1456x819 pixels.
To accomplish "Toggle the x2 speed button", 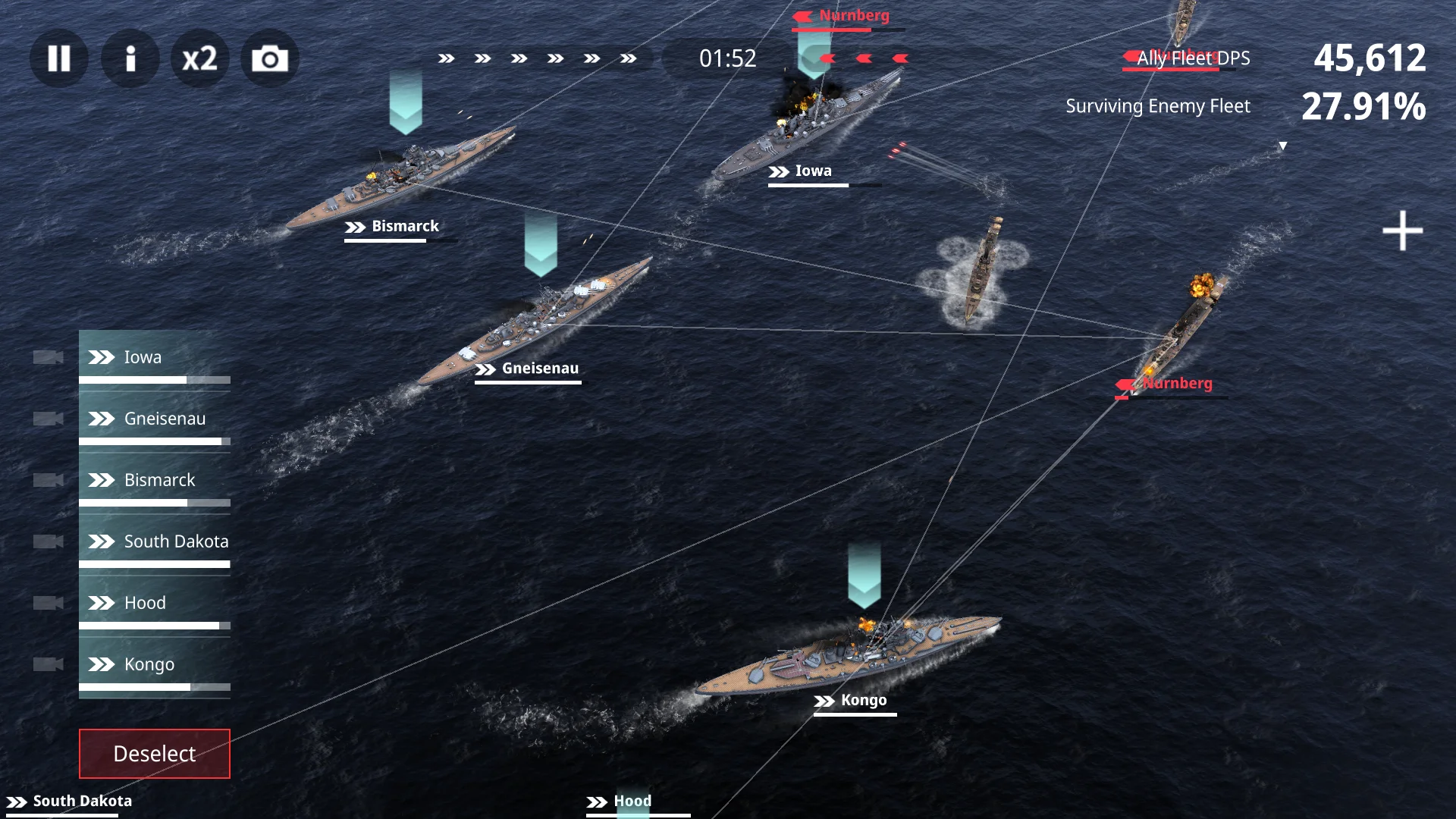I will pyautogui.click(x=200, y=58).
